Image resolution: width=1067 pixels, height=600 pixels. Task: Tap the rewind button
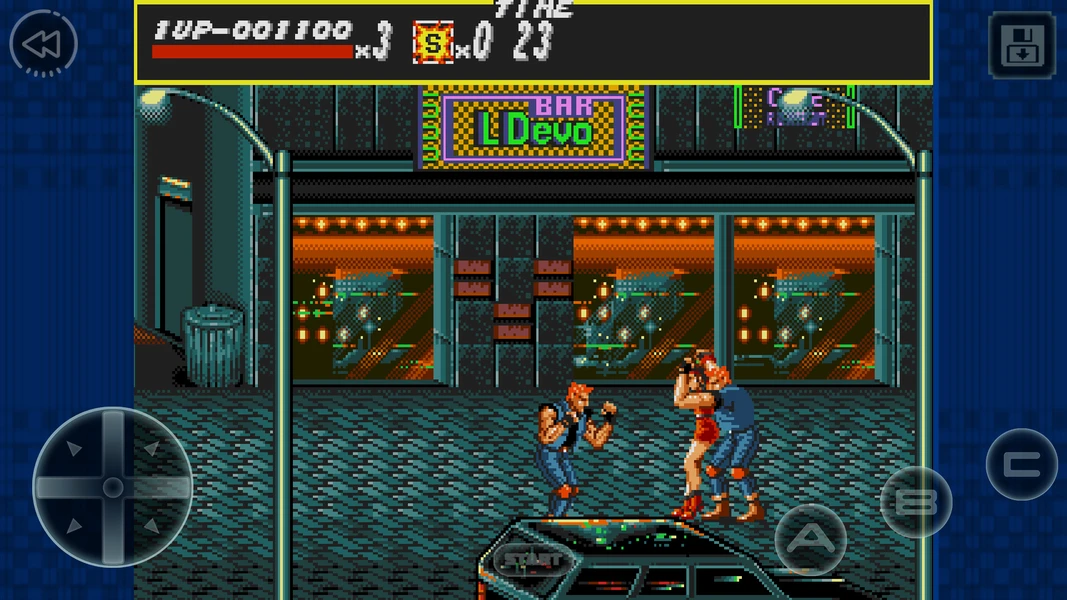(x=43, y=44)
